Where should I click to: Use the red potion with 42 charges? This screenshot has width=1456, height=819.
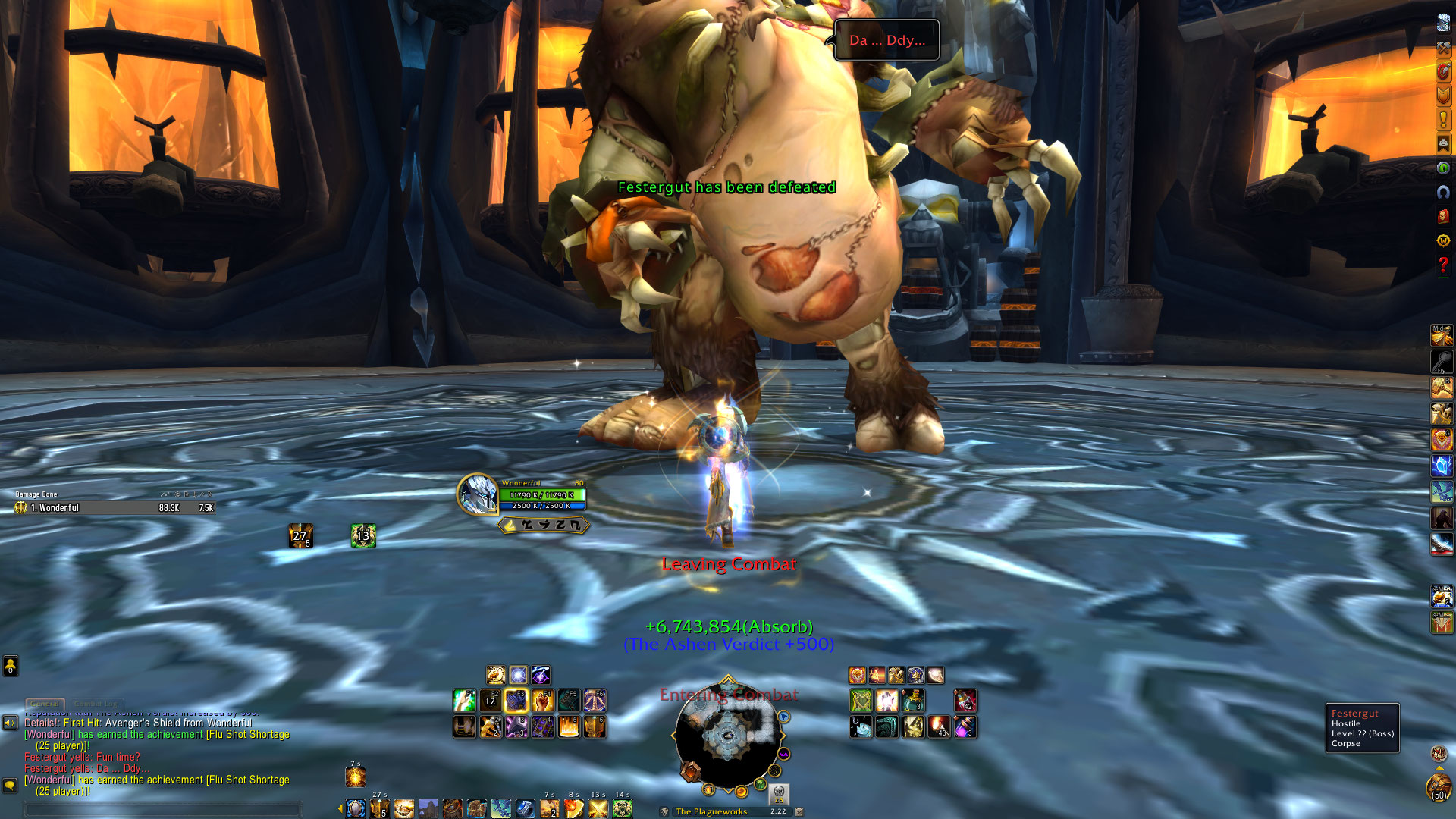965,701
